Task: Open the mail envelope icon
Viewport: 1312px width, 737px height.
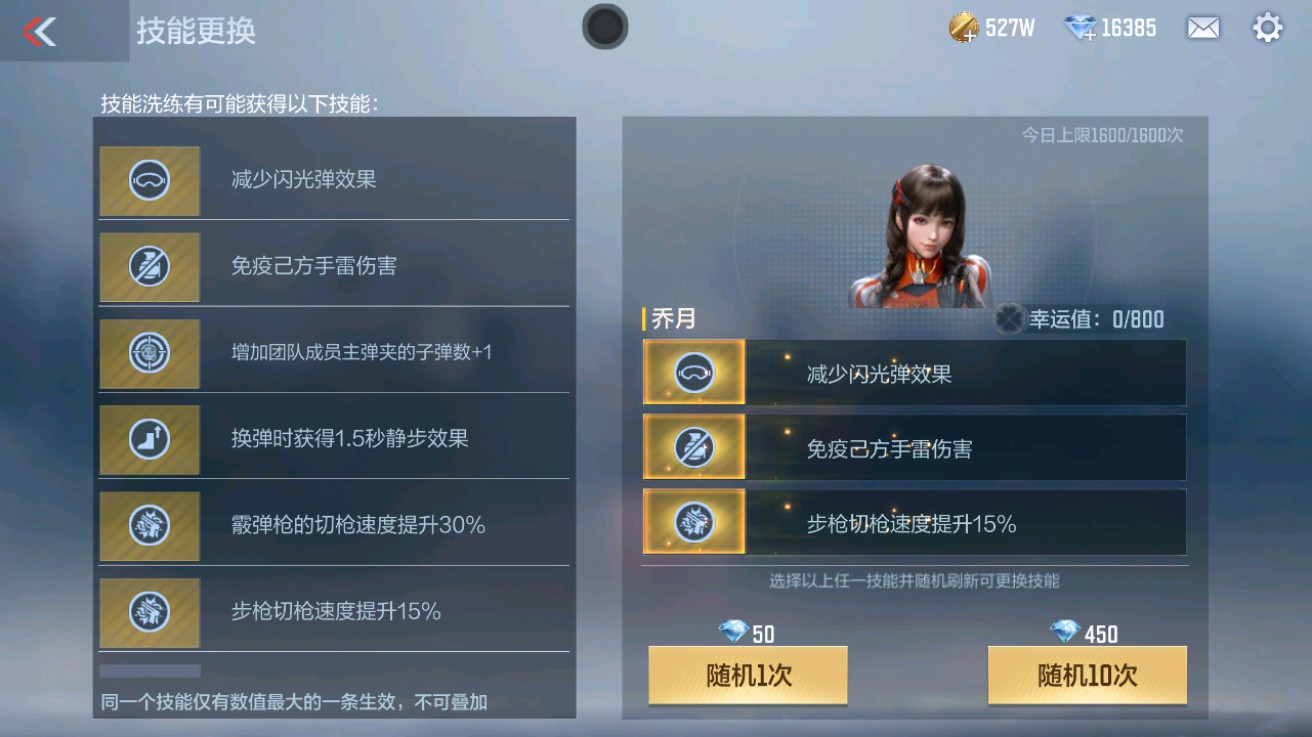Action: pos(1203,27)
